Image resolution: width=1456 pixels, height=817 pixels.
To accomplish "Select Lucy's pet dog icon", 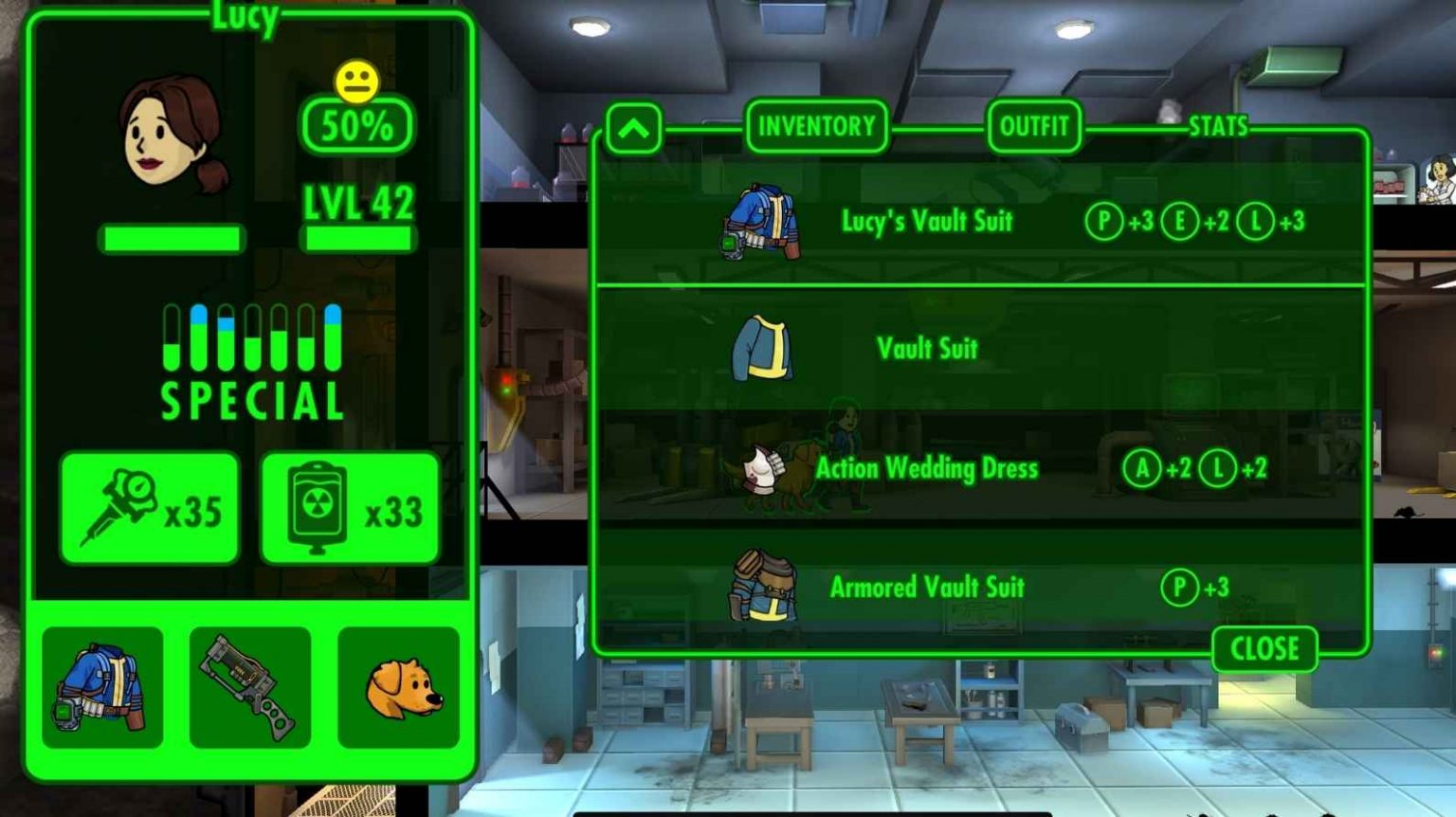I will tap(398, 686).
